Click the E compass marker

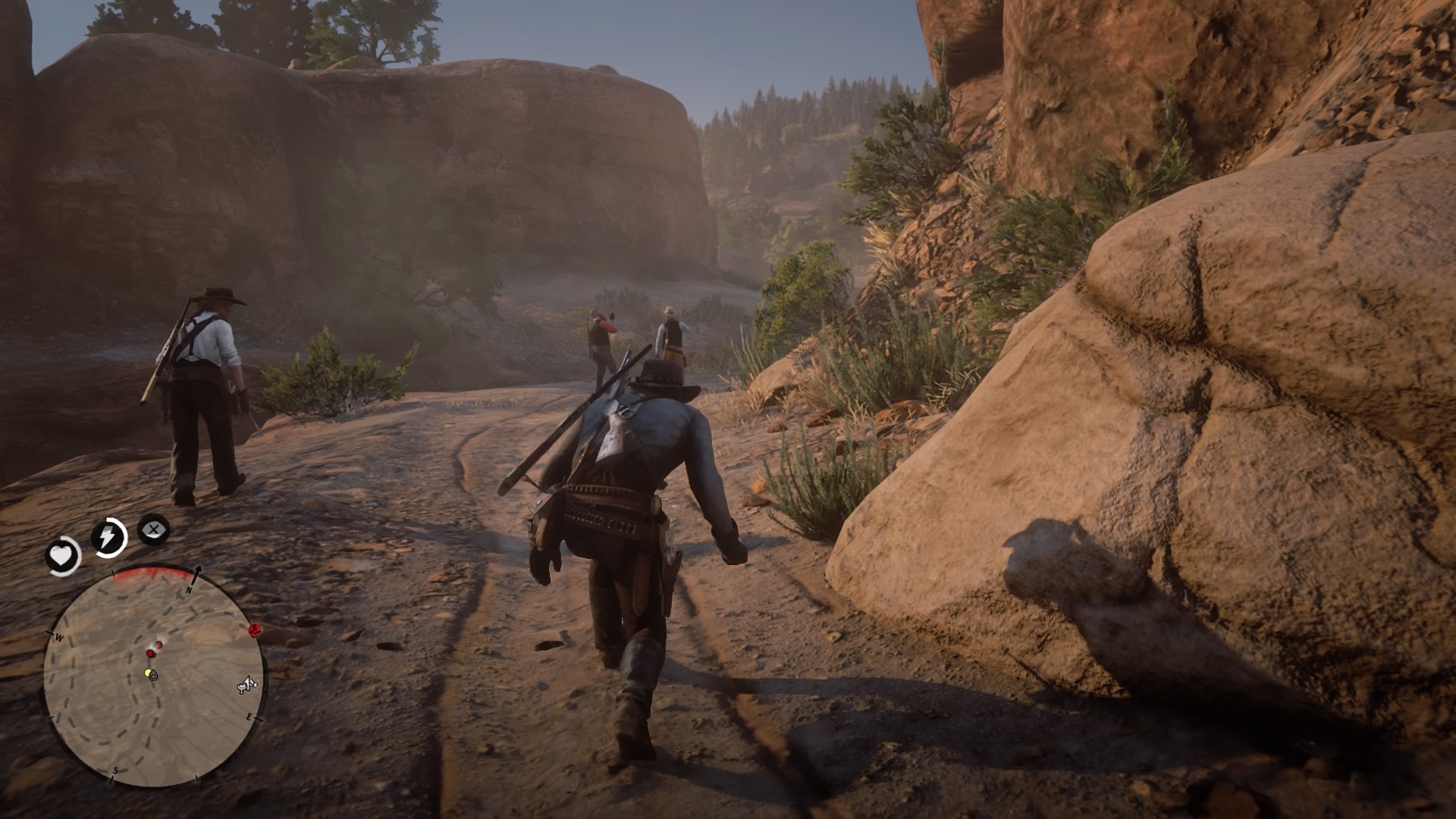click(250, 717)
